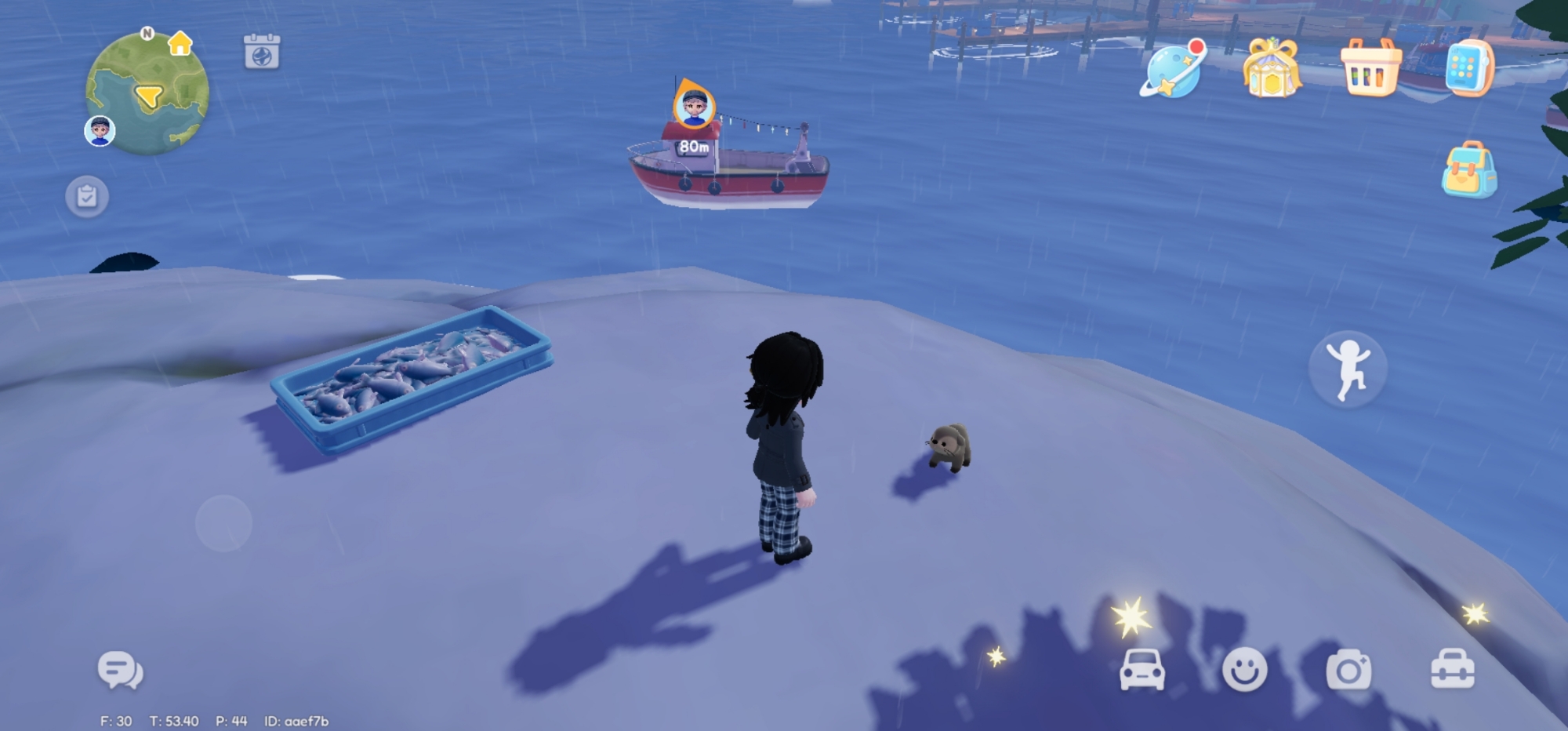The height and width of the screenshot is (731, 1568).
Task: Tap the home icon on the minimap
Action: coord(180,43)
